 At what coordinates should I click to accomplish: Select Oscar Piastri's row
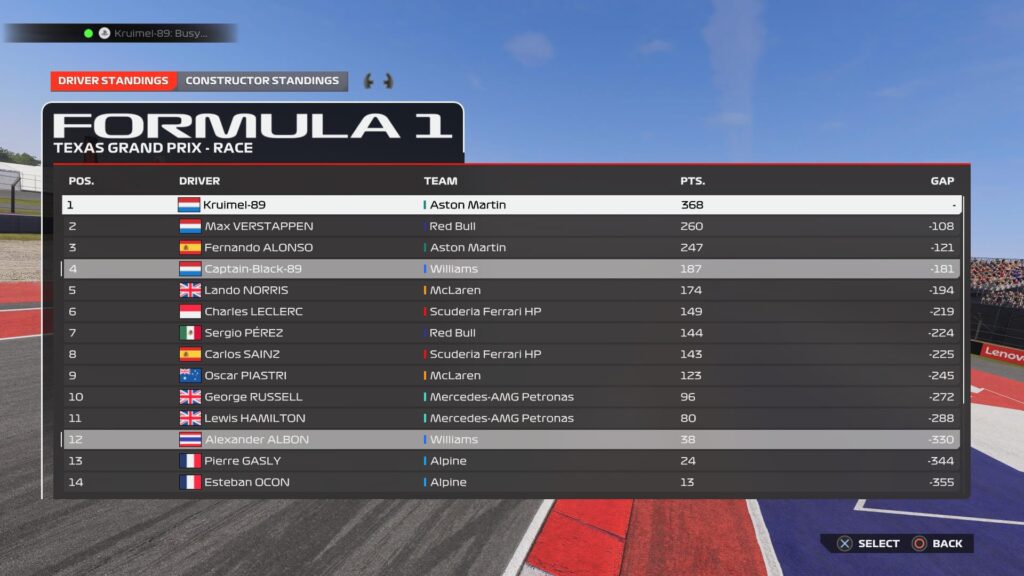pyautogui.click(x=511, y=375)
